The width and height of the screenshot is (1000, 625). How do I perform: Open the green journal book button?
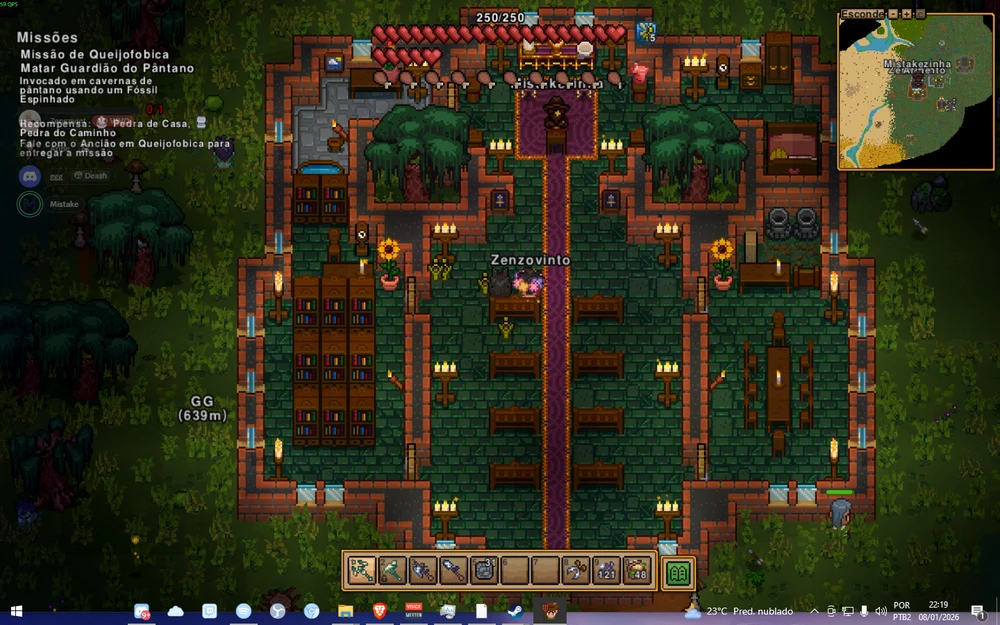[x=679, y=572]
